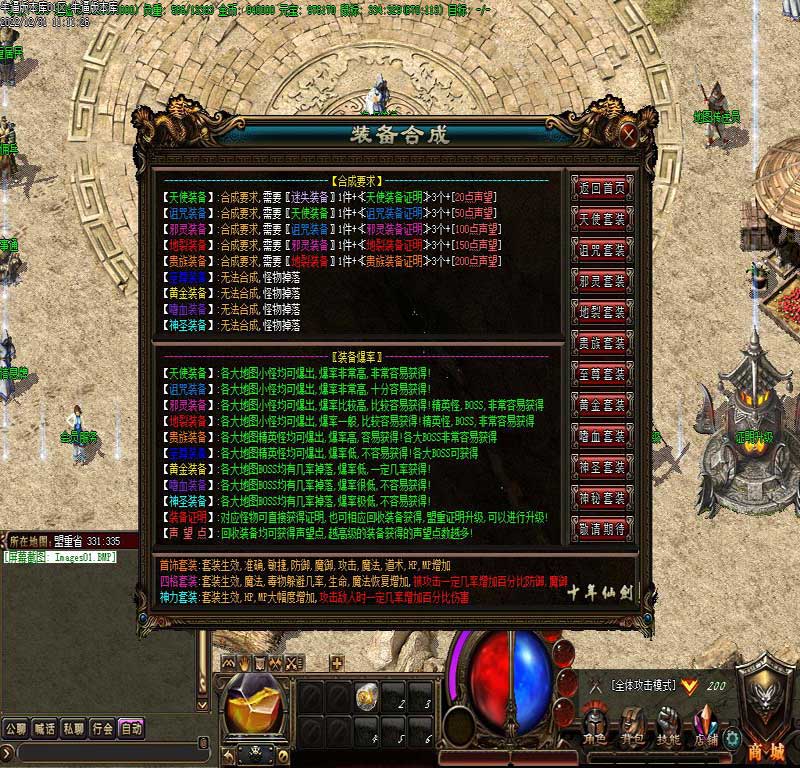
Task: Open the 店铺 shop icon
Action: tap(706, 725)
